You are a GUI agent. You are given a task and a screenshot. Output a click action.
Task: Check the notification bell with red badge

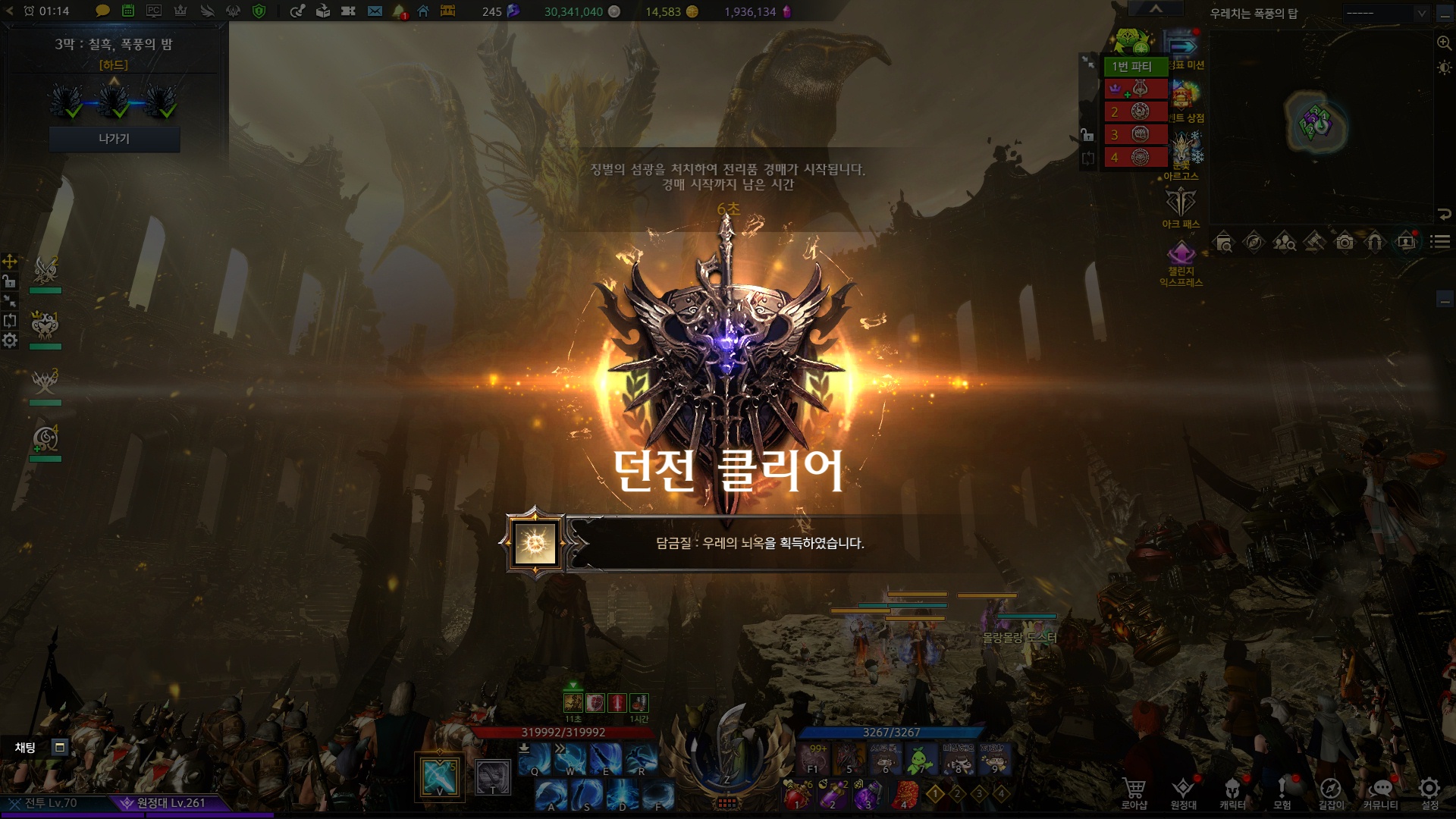click(x=399, y=11)
